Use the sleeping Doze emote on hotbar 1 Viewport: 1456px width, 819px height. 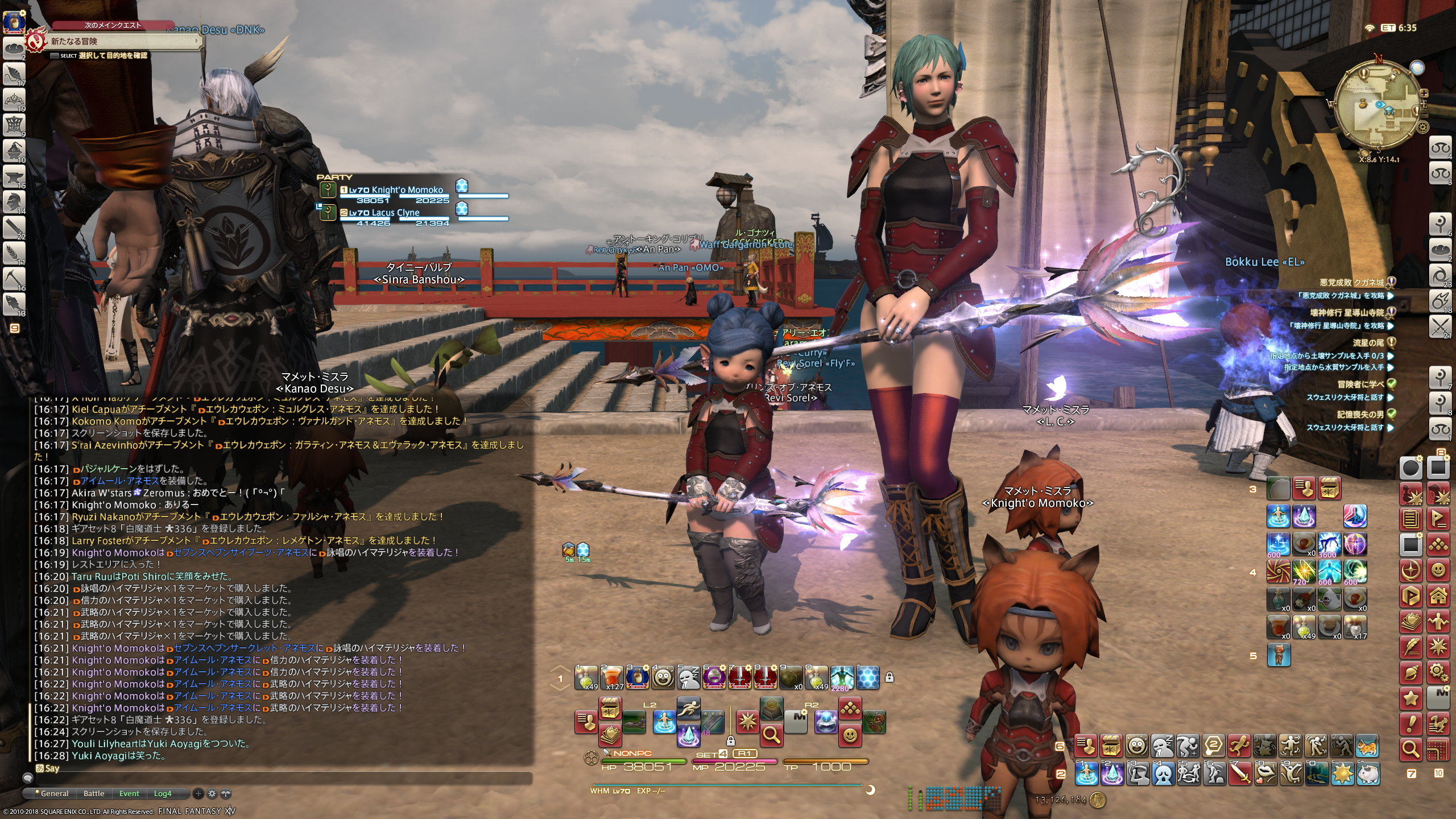coord(688,677)
